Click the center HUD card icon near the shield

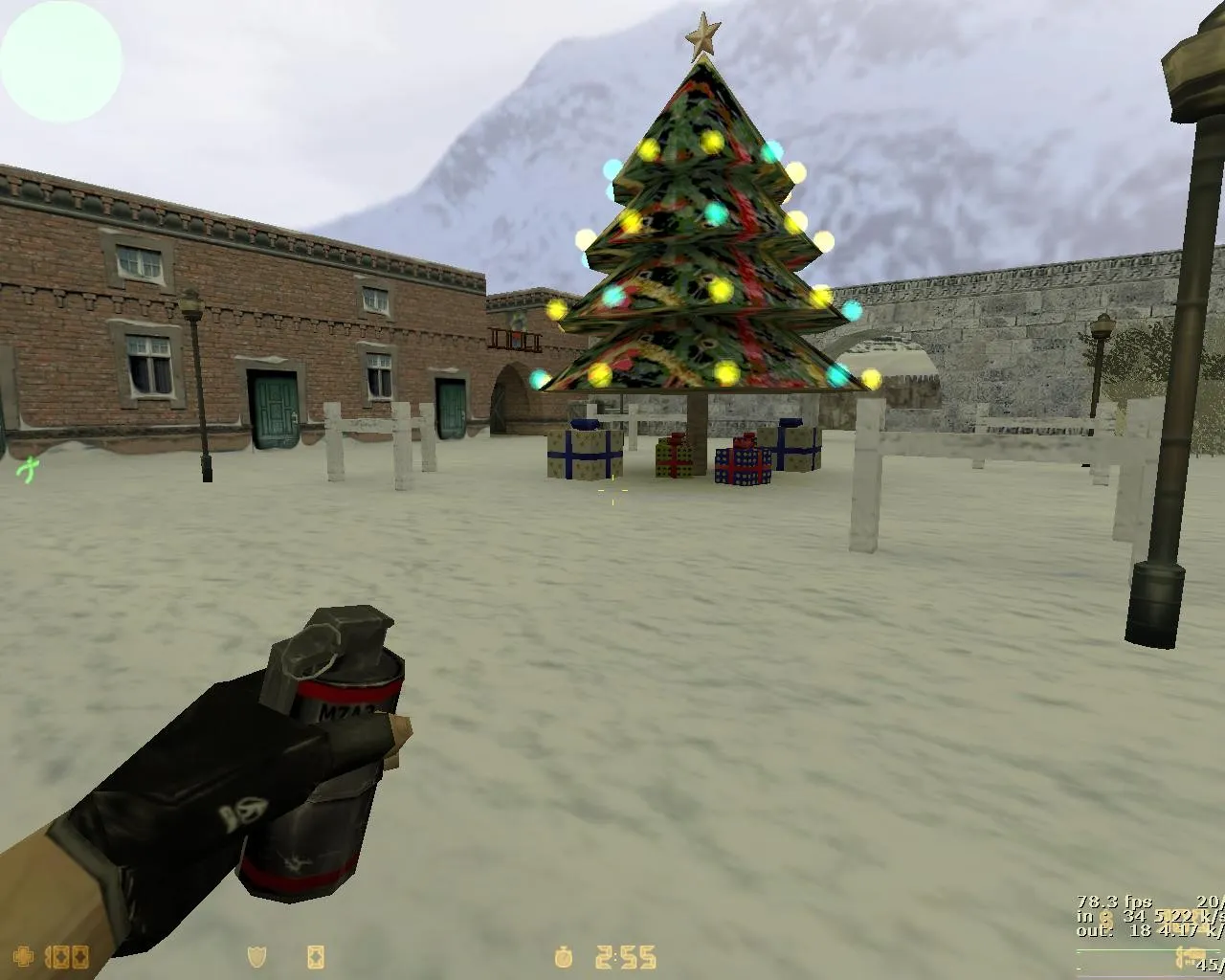(x=316, y=956)
